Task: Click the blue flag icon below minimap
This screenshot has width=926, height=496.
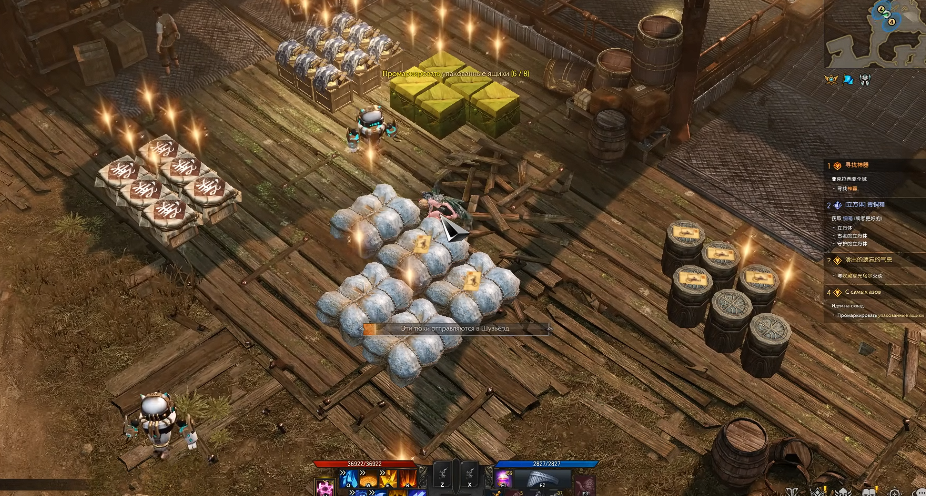Action: tap(849, 77)
